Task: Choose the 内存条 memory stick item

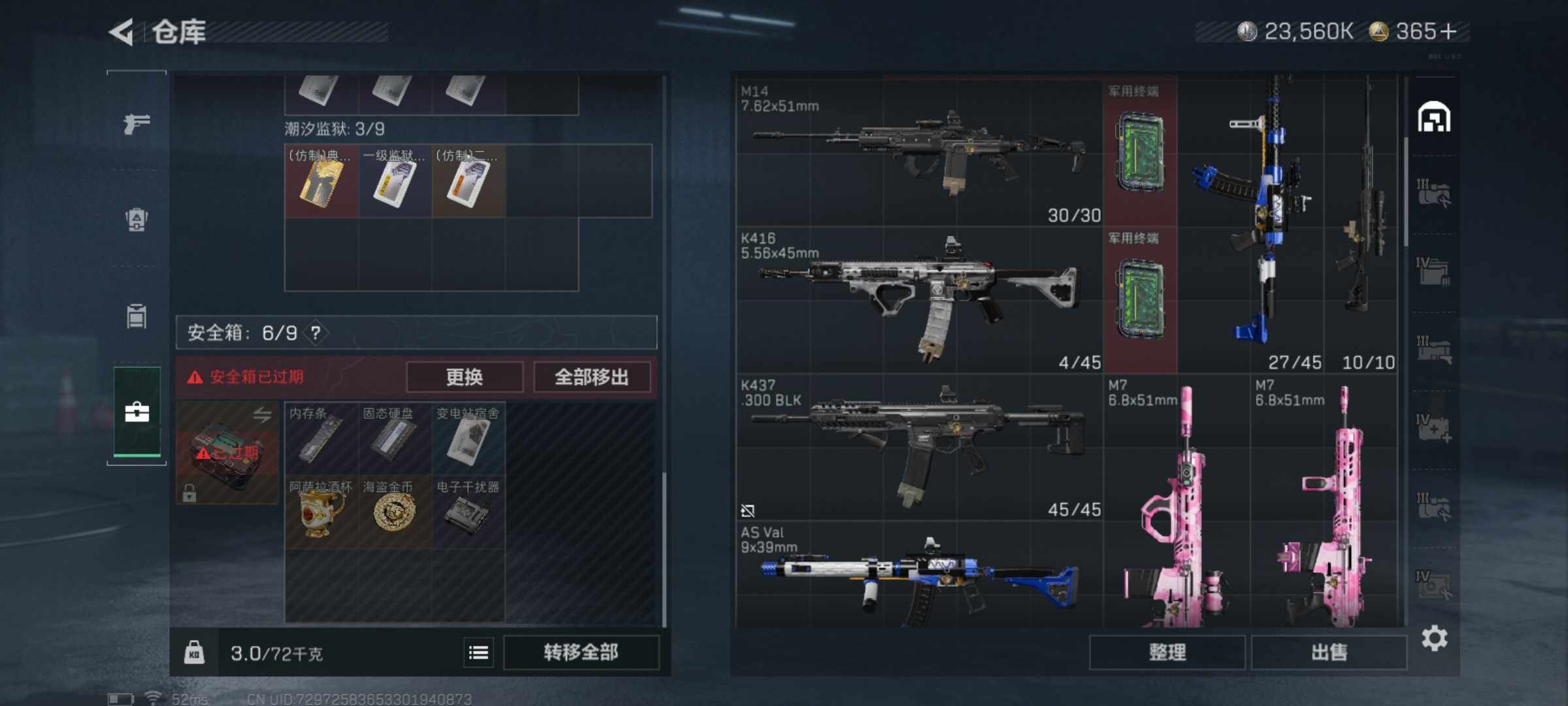Action: 321,438
